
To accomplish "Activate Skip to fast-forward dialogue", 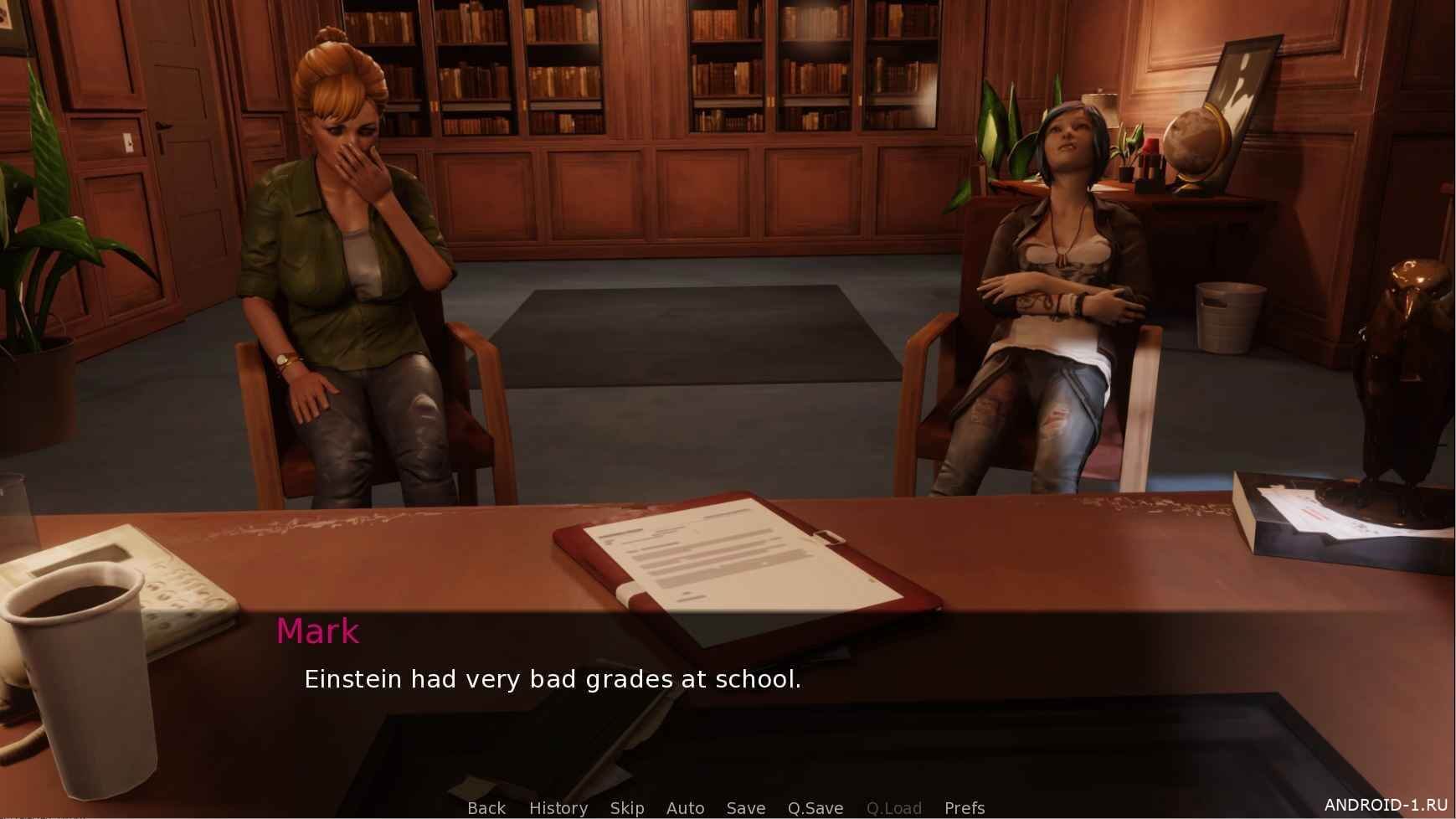I will click(x=627, y=808).
